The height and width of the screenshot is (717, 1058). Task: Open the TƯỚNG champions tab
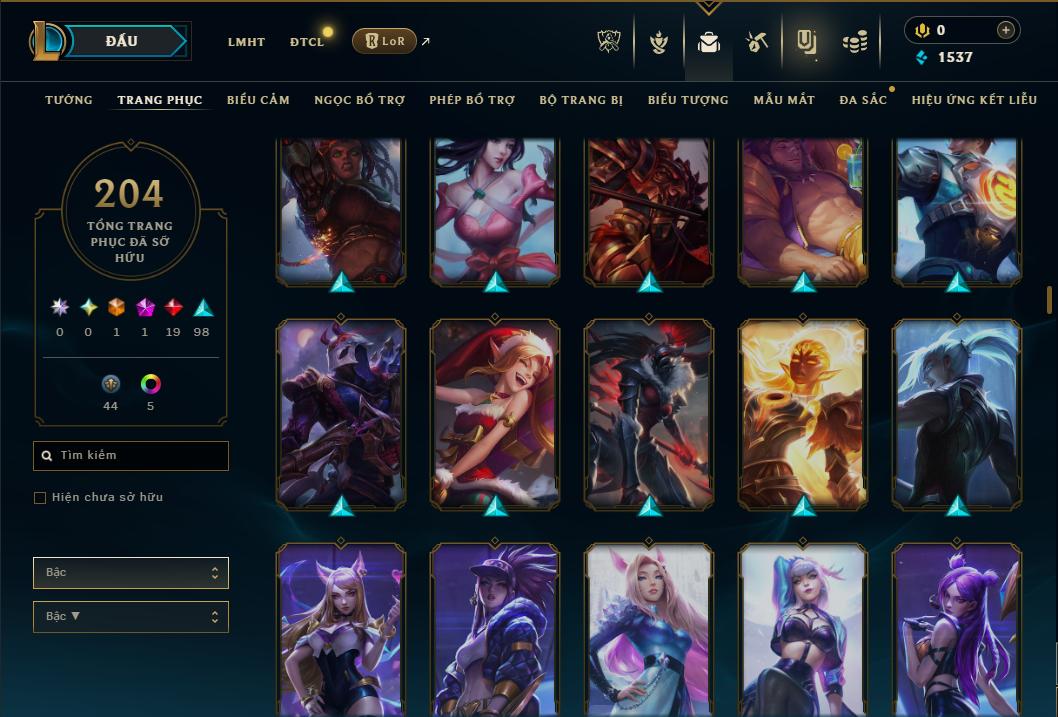pyautogui.click(x=69, y=100)
